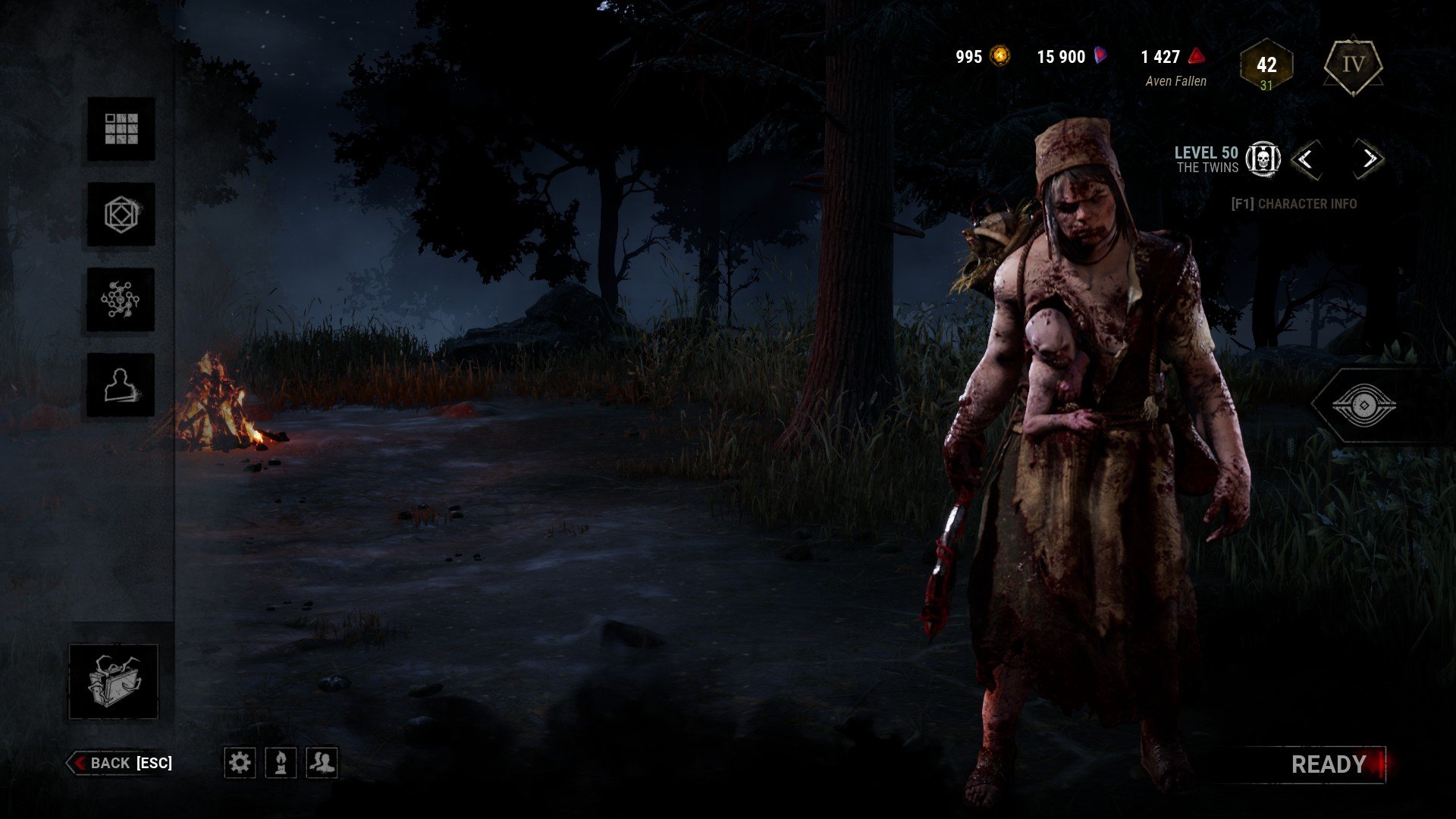Open the Twins character portrait icon
The image size is (1456, 819).
pyautogui.click(x=1263, y=159)
